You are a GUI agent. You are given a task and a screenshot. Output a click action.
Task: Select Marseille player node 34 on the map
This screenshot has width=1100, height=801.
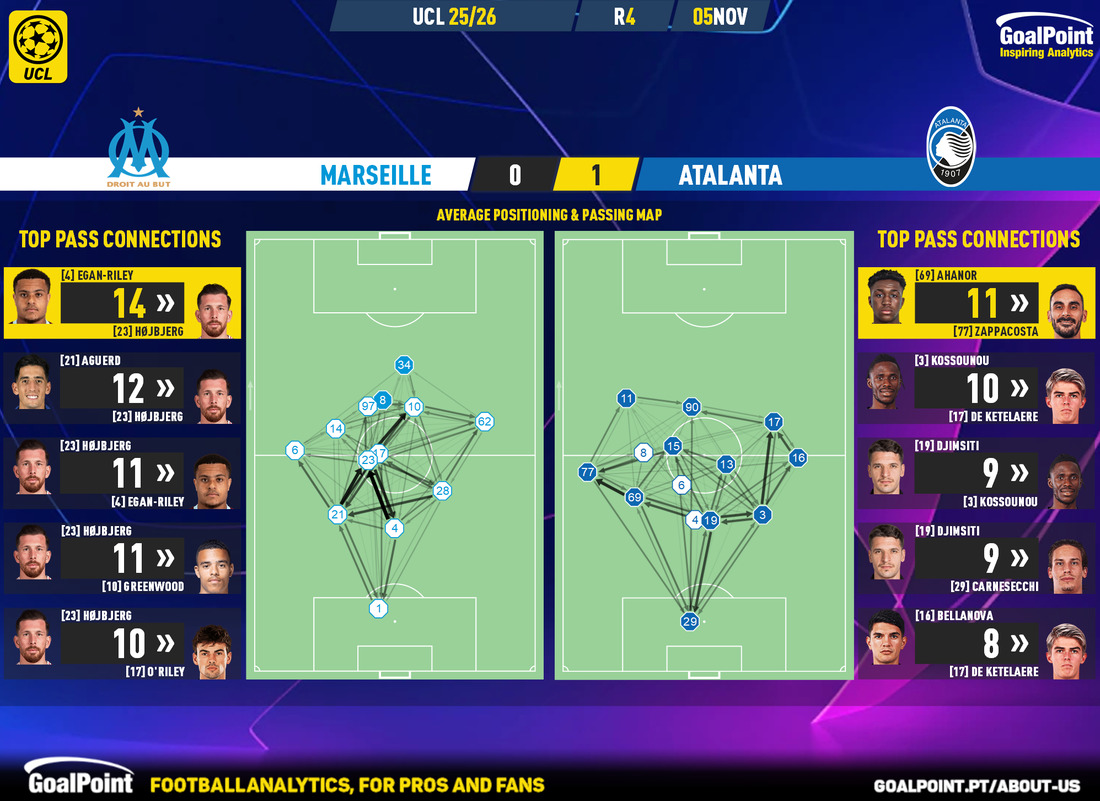coord(404,365)
